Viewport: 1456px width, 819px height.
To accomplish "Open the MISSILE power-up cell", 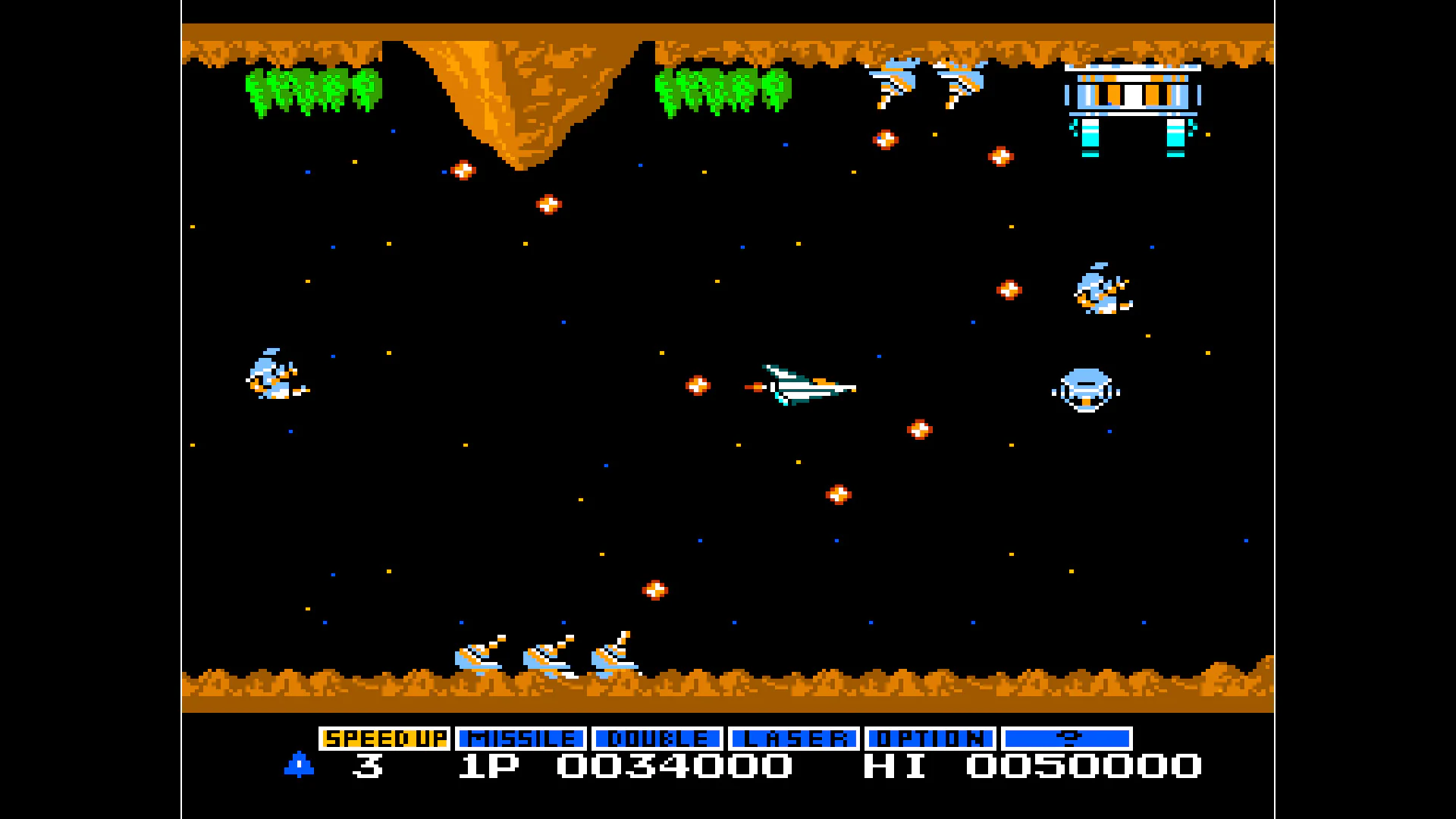I will coord(521,736).
